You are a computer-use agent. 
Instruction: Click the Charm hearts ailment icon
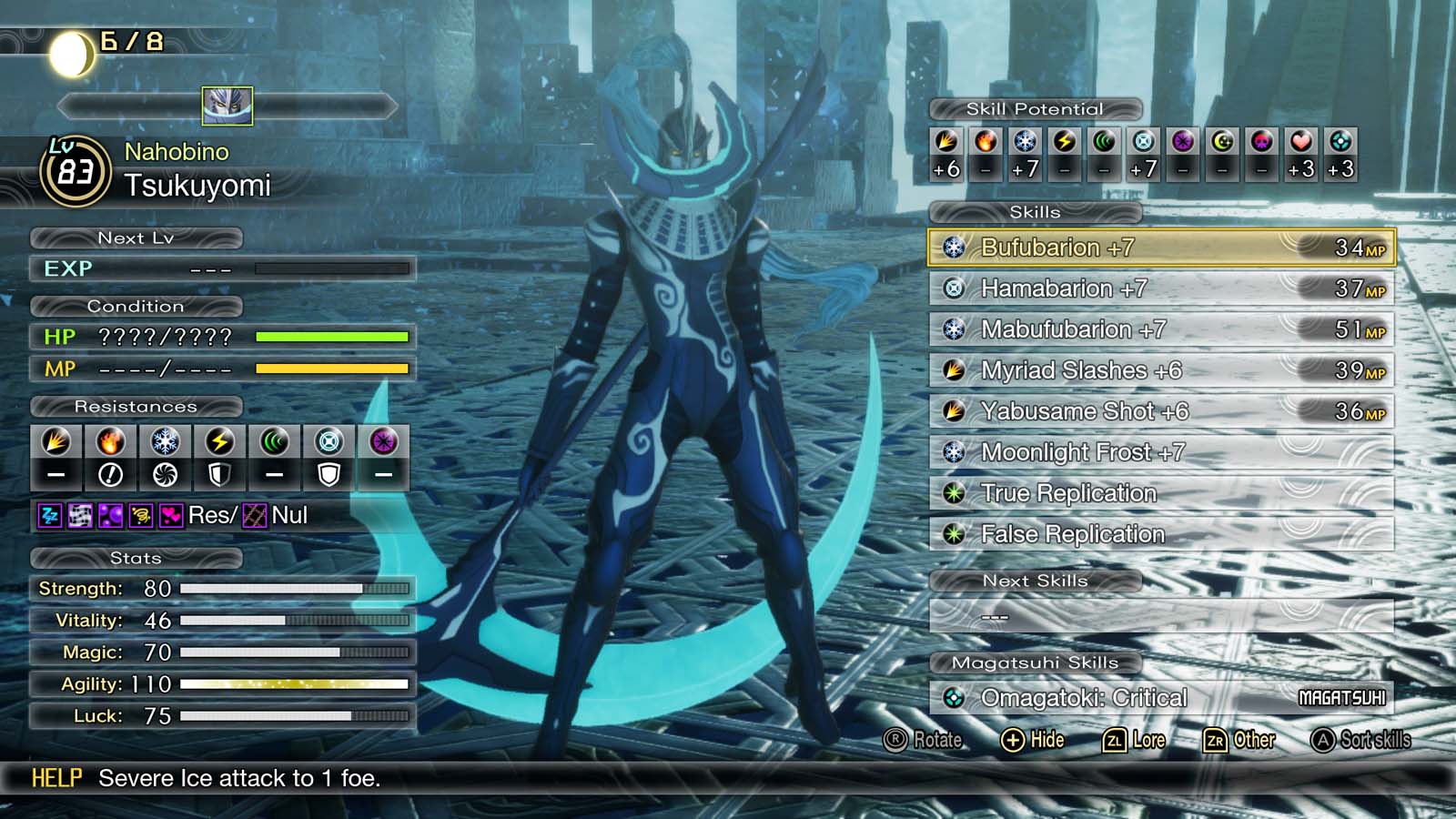173,516
